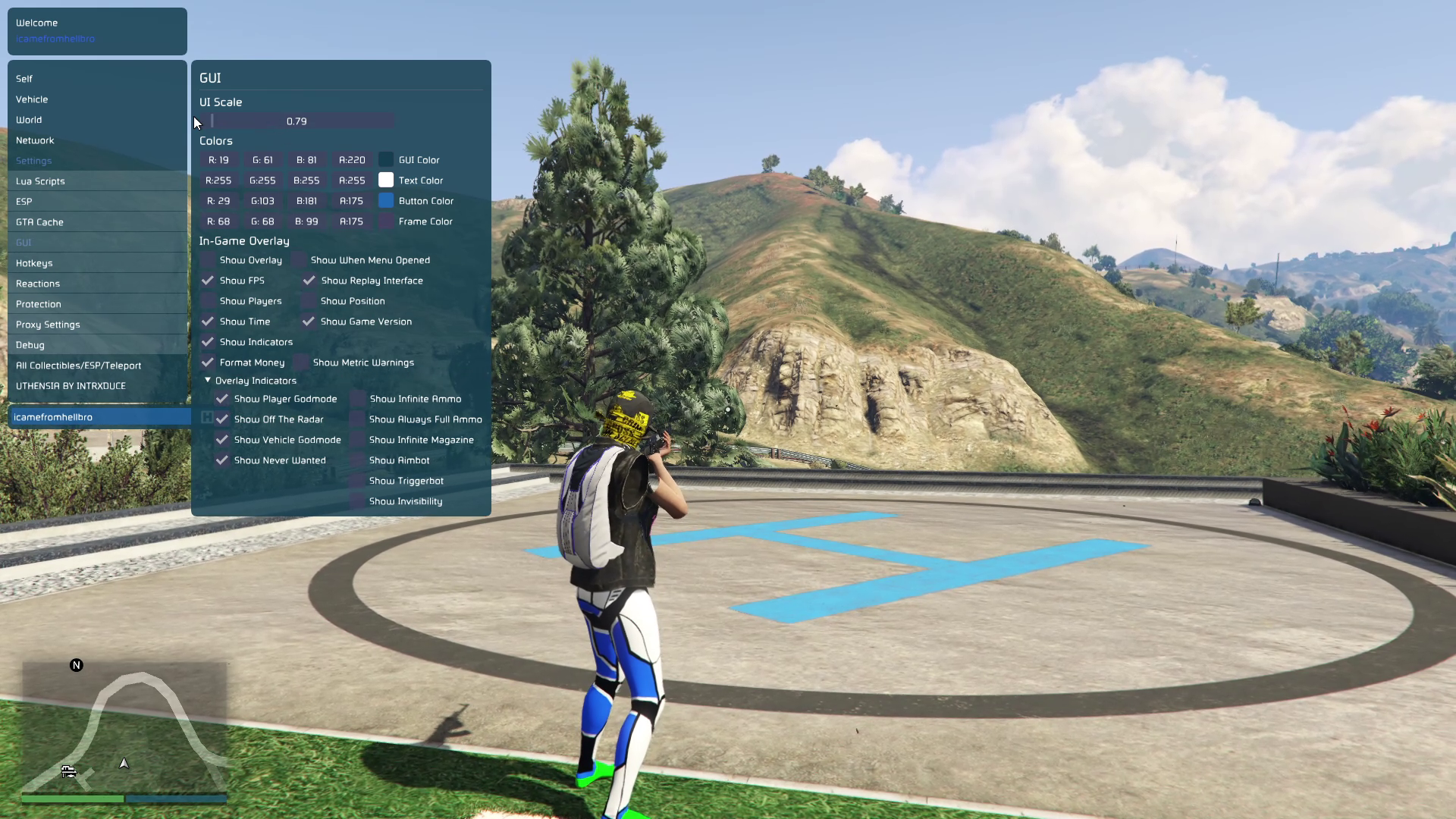Select player icamefromhellbro in the list
1456x819 pixels.
coord(53,417)
